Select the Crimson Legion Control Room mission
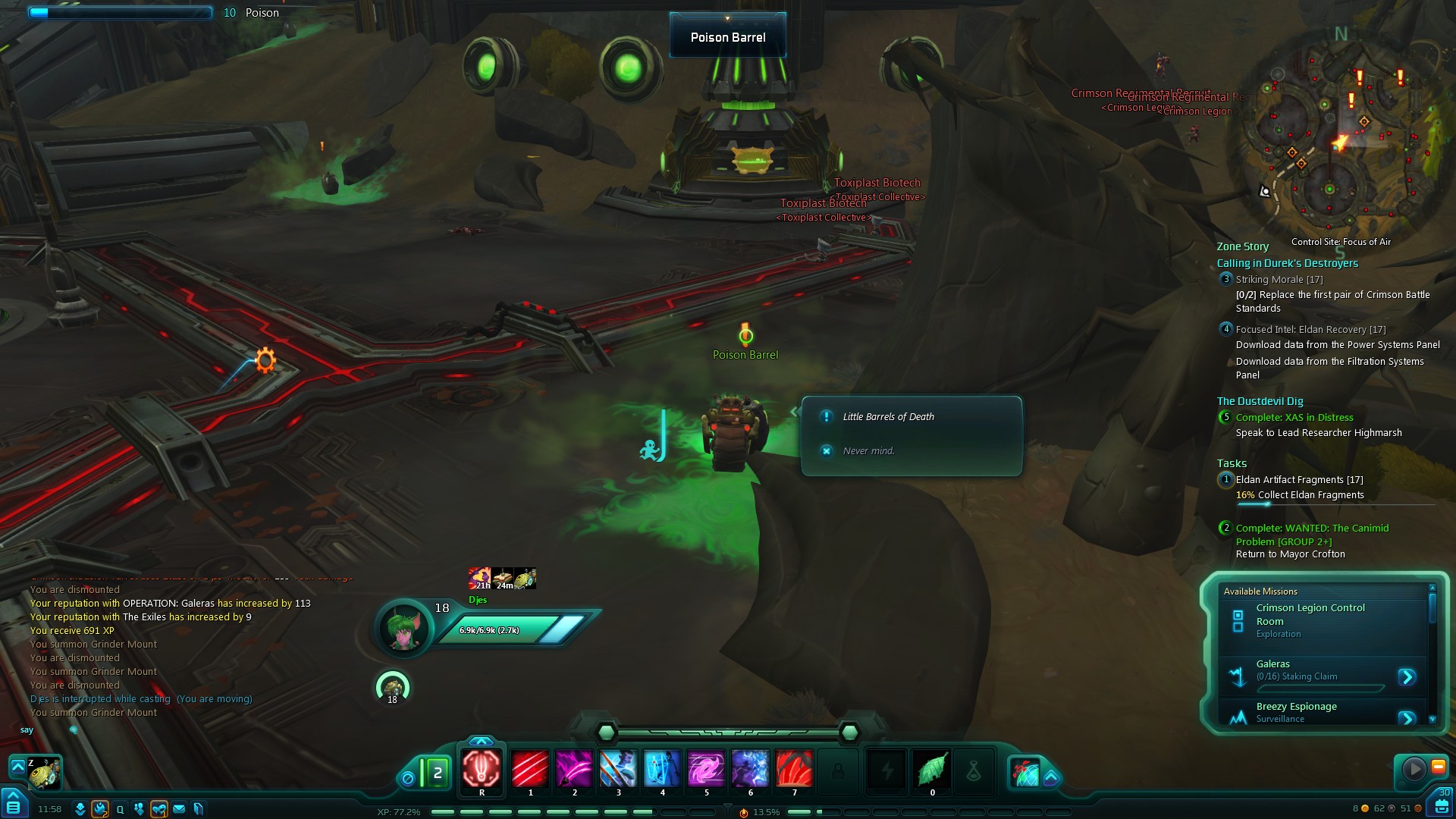 coord(1310,614)
